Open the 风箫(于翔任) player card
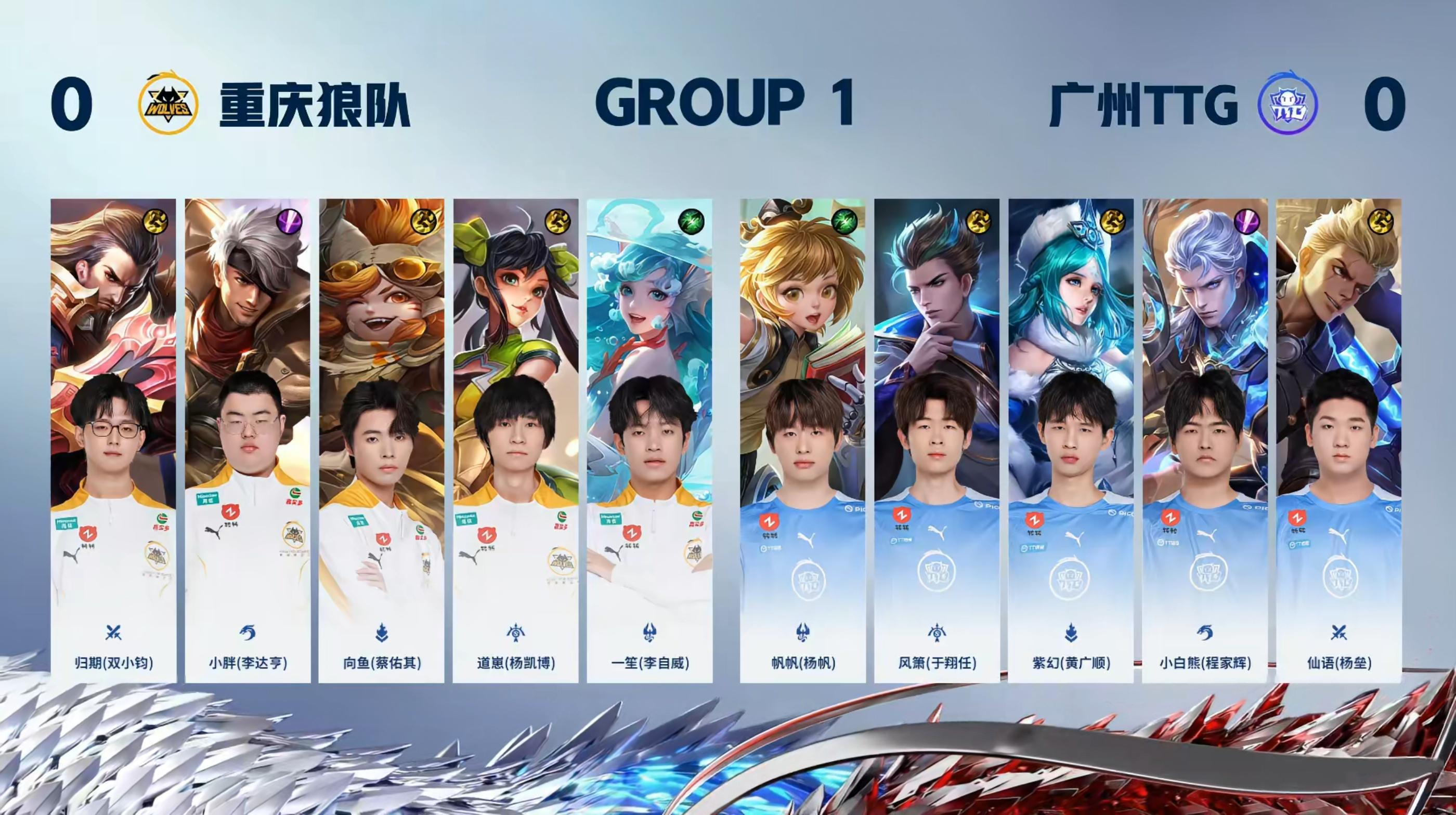1456x815 pixels. (x=937, y=441)
